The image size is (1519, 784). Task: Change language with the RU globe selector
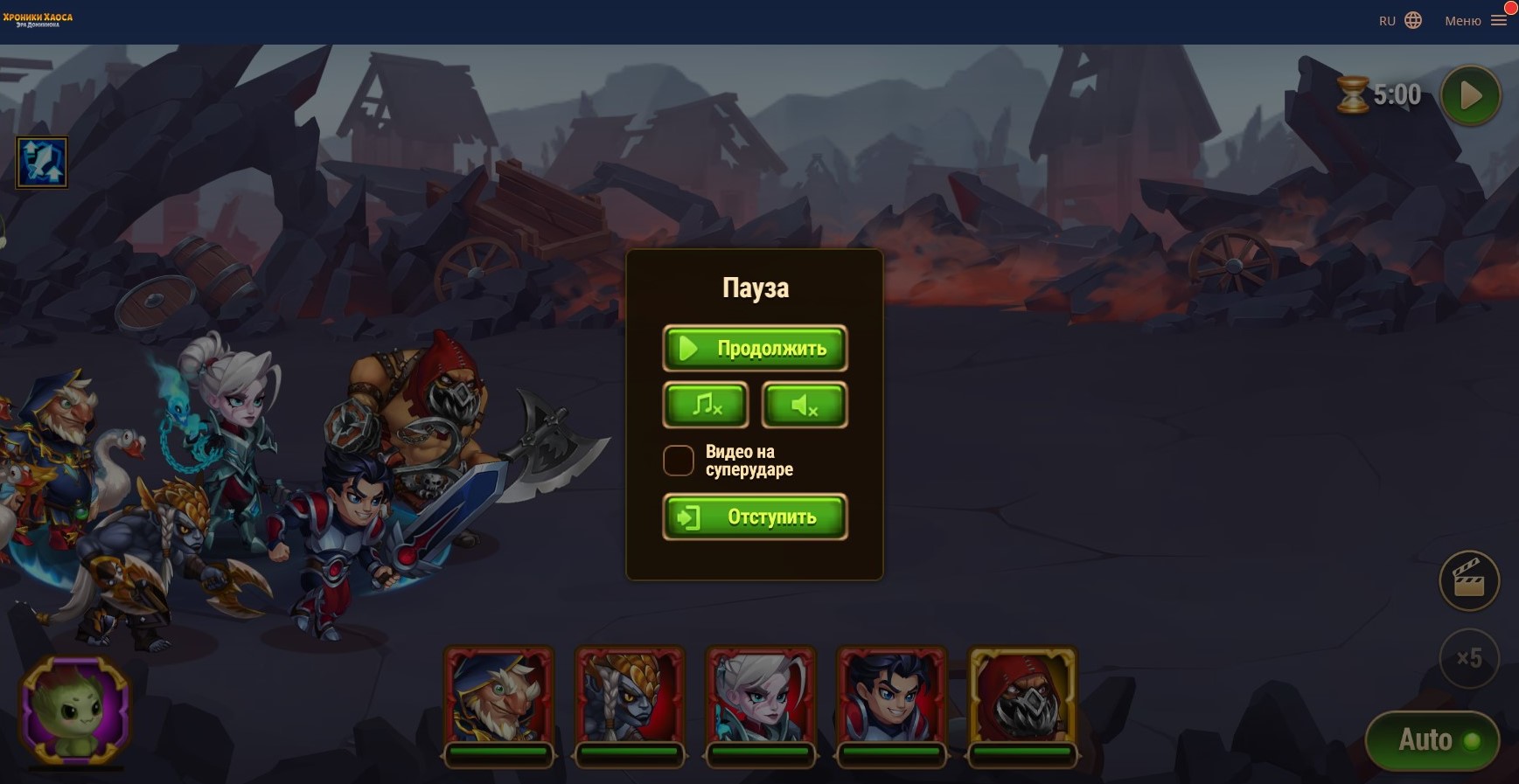point(1400,21)
